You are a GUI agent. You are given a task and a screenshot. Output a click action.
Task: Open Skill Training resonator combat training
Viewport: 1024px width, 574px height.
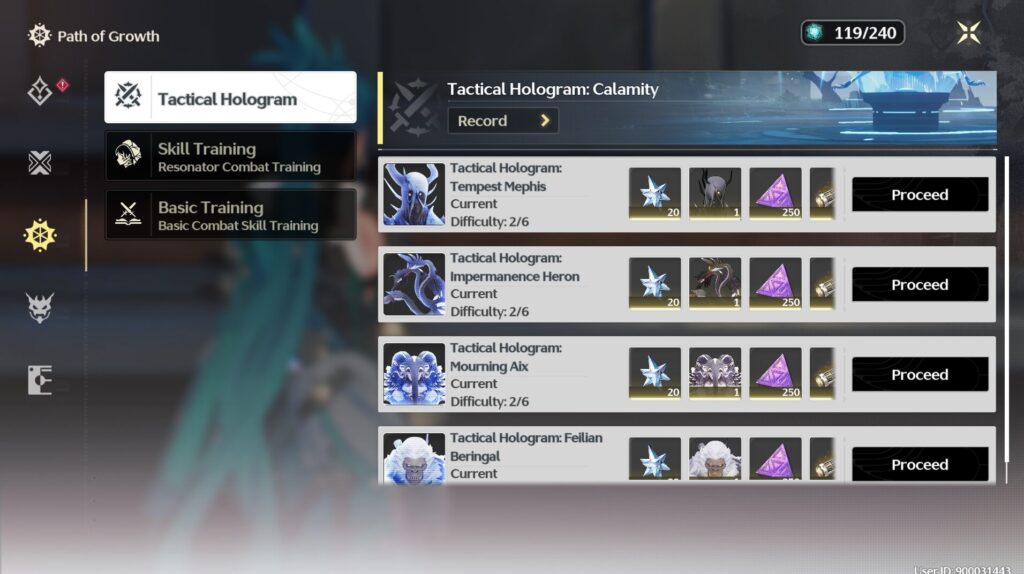230,157
